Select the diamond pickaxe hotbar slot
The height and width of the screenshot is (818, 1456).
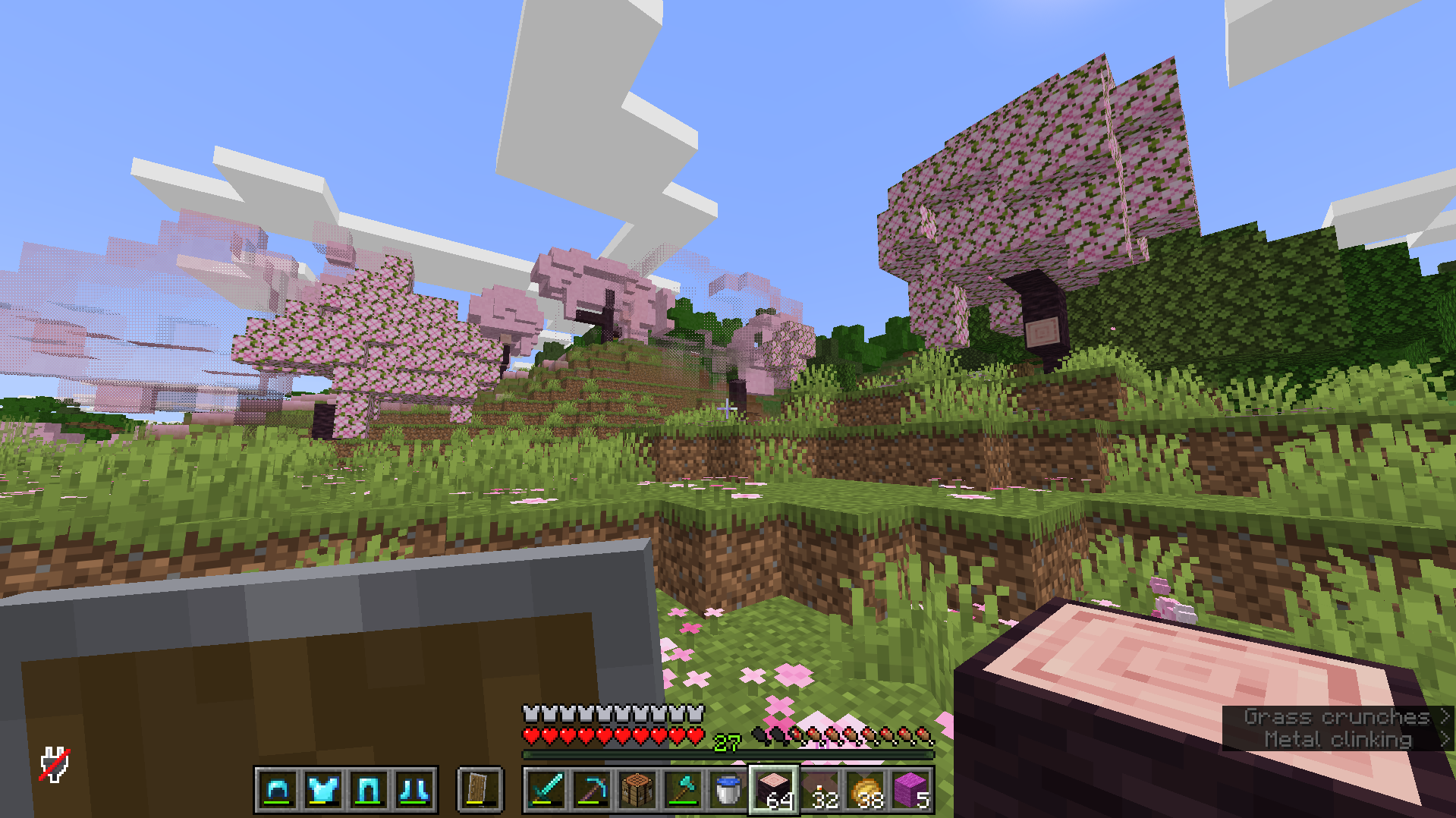click(x=590, y=789)
